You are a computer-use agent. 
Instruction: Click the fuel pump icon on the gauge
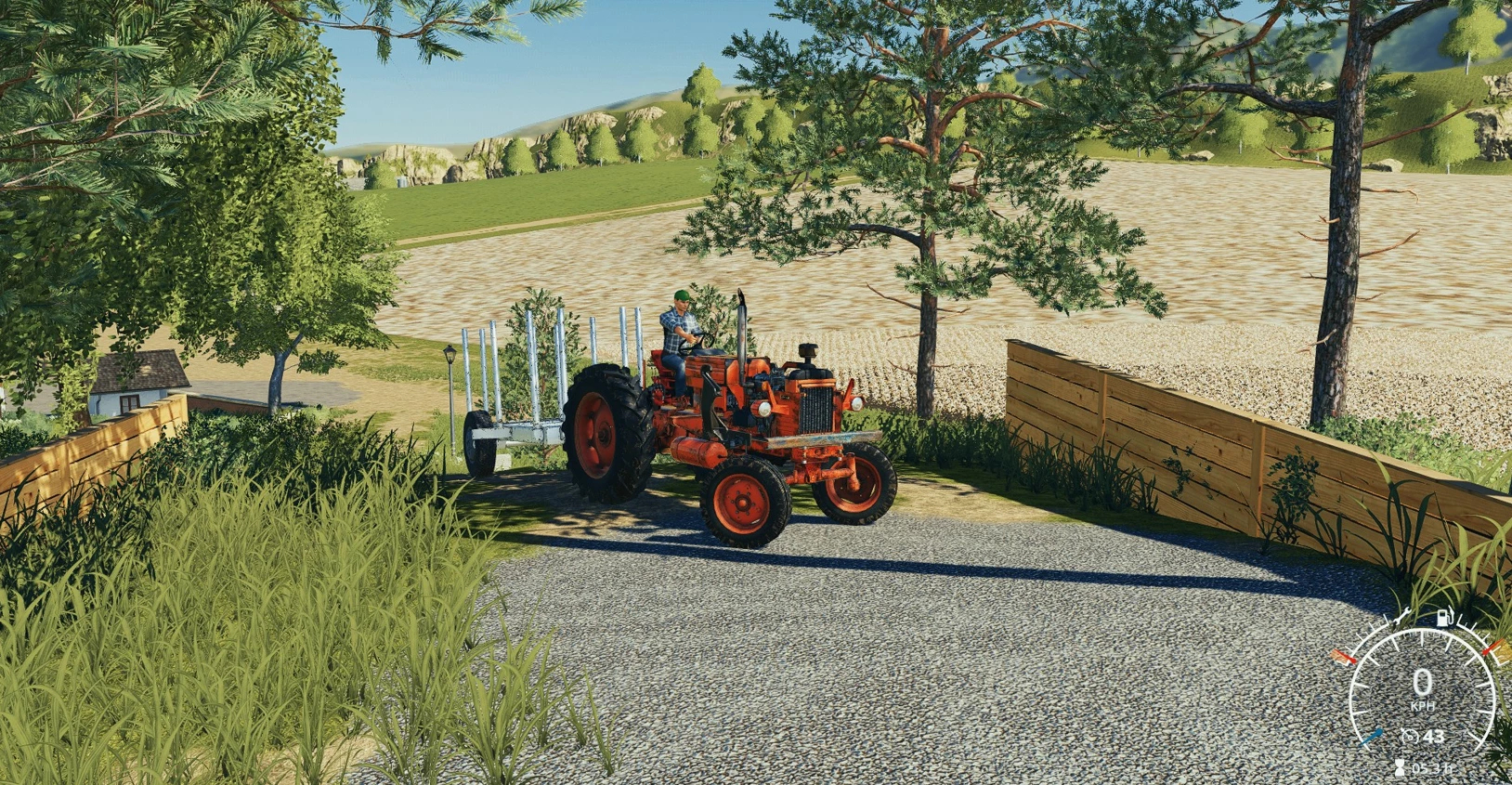[x=1444, y=618]
